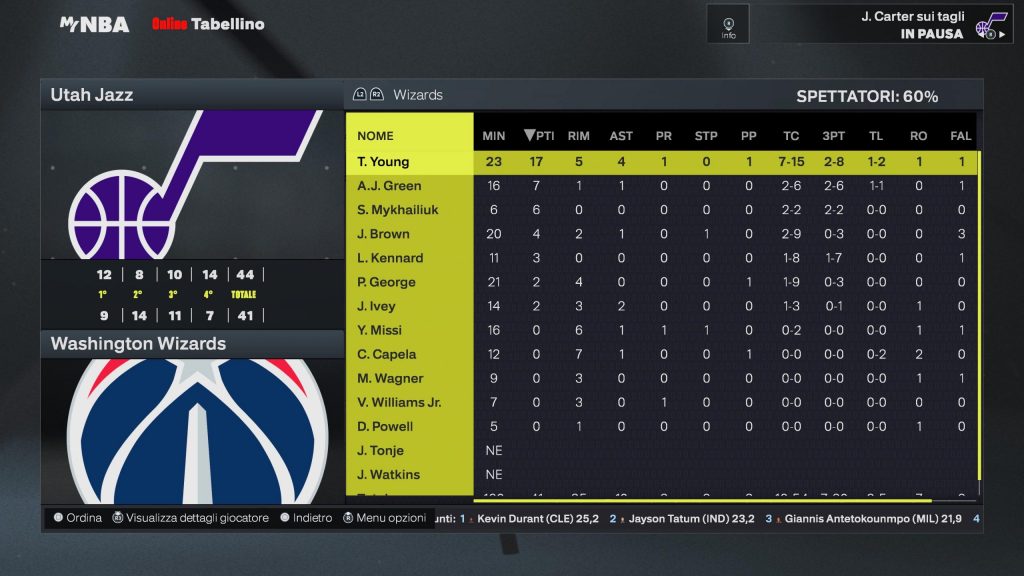The image size is (1024, 576).
Task: Open the Washington Wizards team panel
Action: click(191, 344)
